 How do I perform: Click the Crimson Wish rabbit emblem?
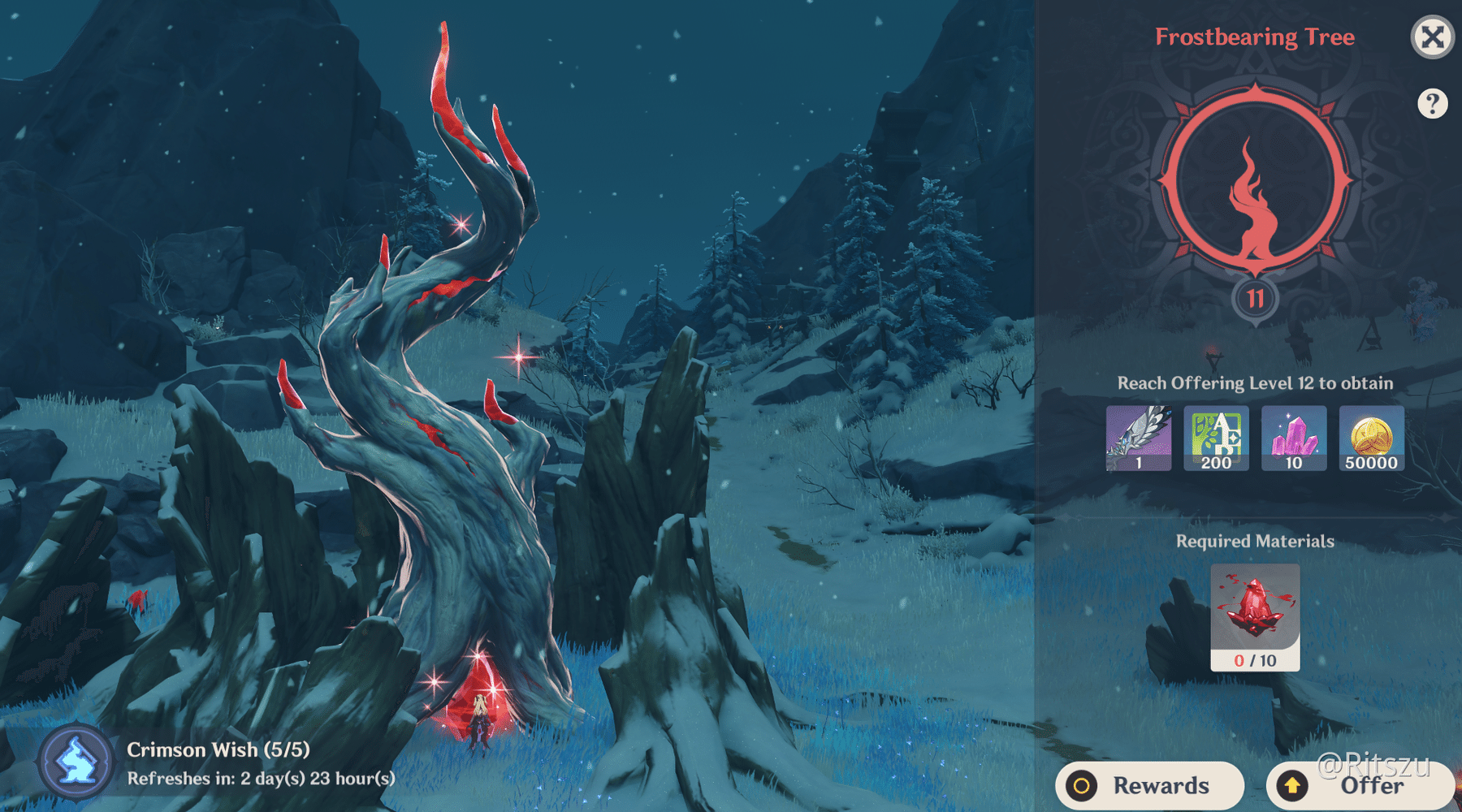[75, 762]
